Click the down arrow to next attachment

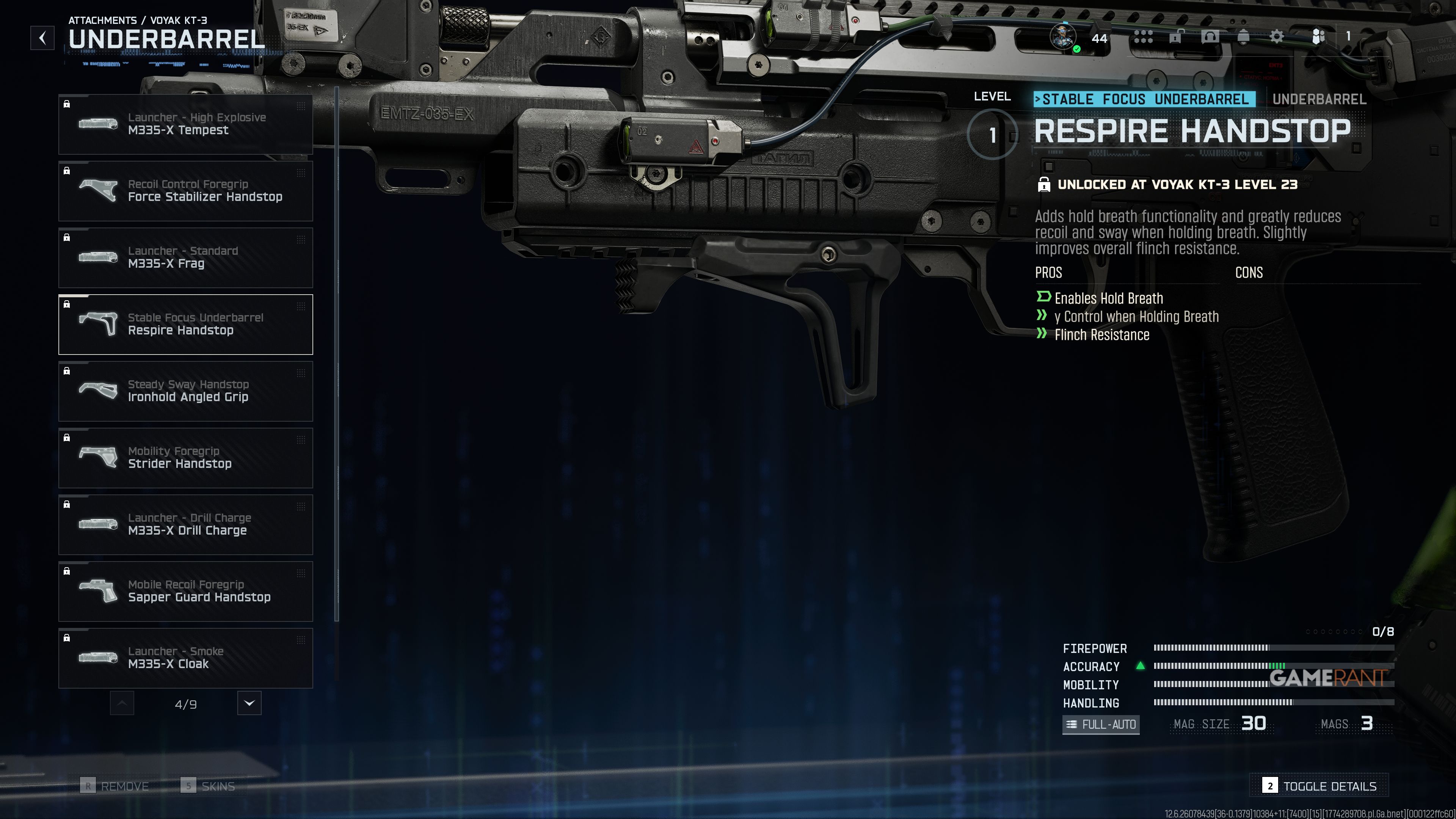pos(249,703)
